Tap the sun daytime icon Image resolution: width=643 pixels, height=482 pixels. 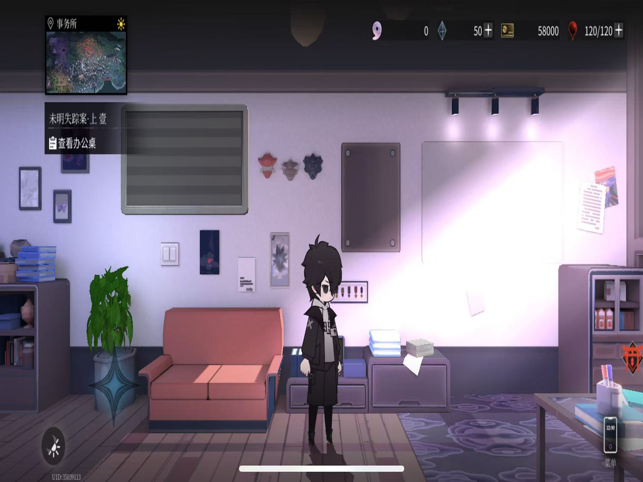point(121,23)
